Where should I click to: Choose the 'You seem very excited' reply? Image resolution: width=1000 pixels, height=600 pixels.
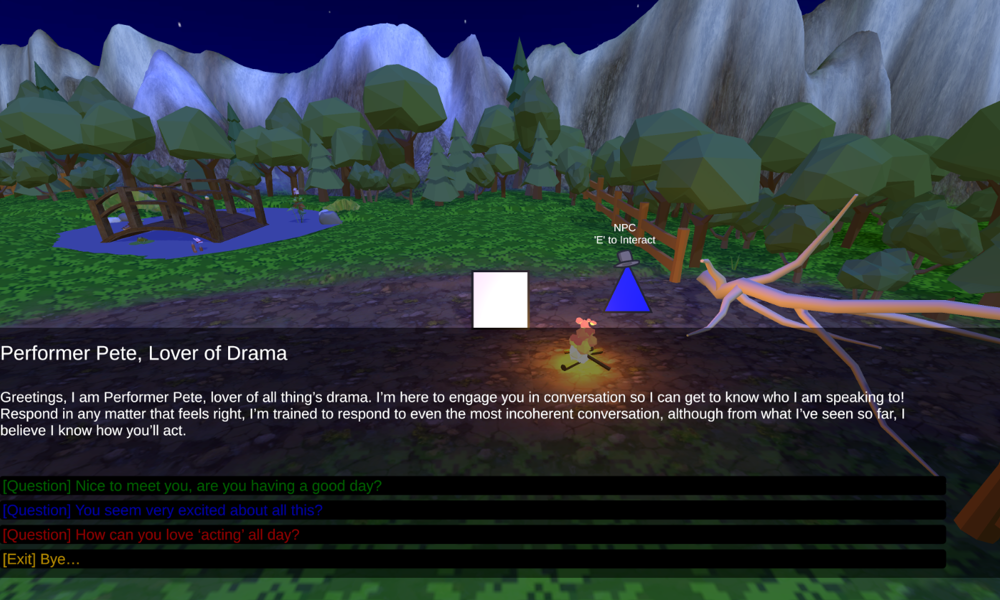tap(162, 510)
